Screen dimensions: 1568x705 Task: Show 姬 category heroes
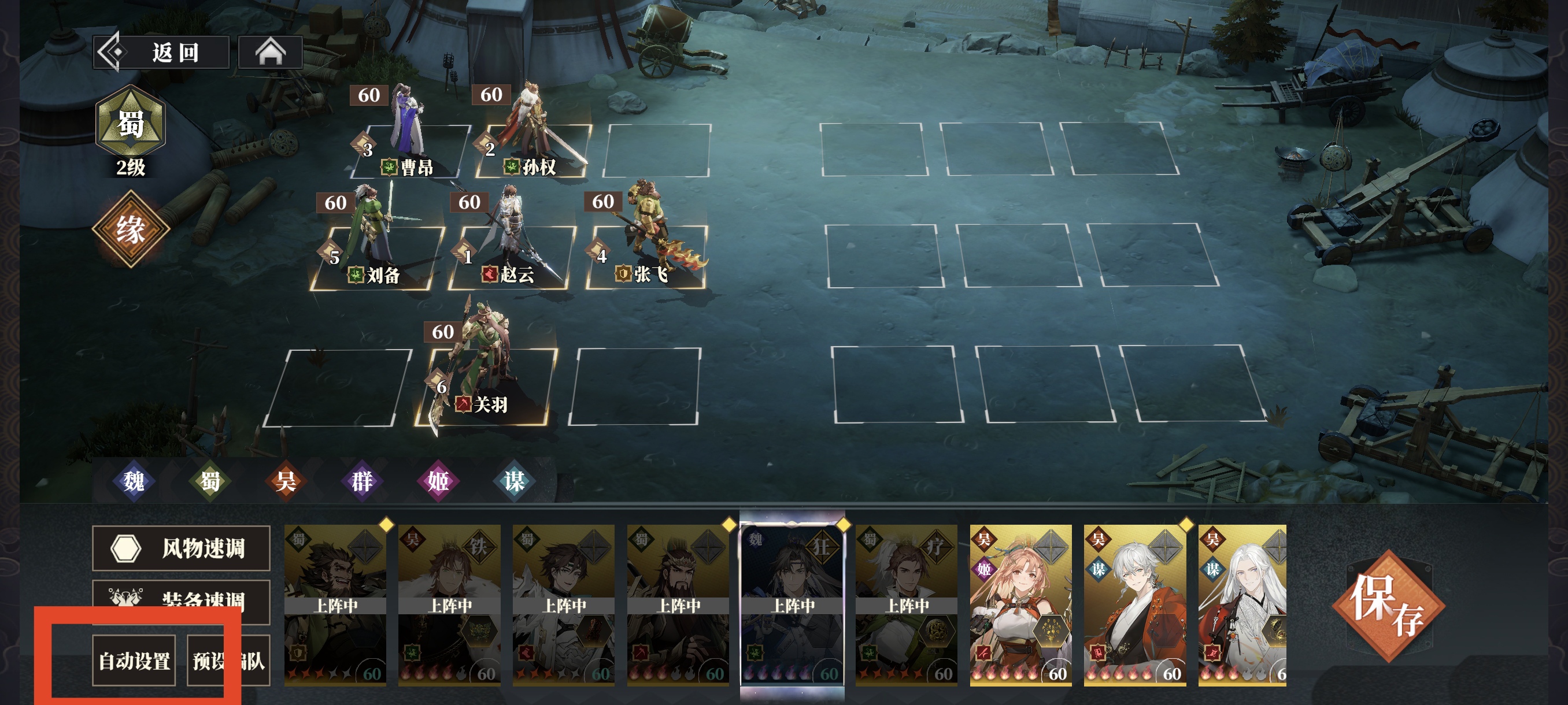click(x=438, y=481)
